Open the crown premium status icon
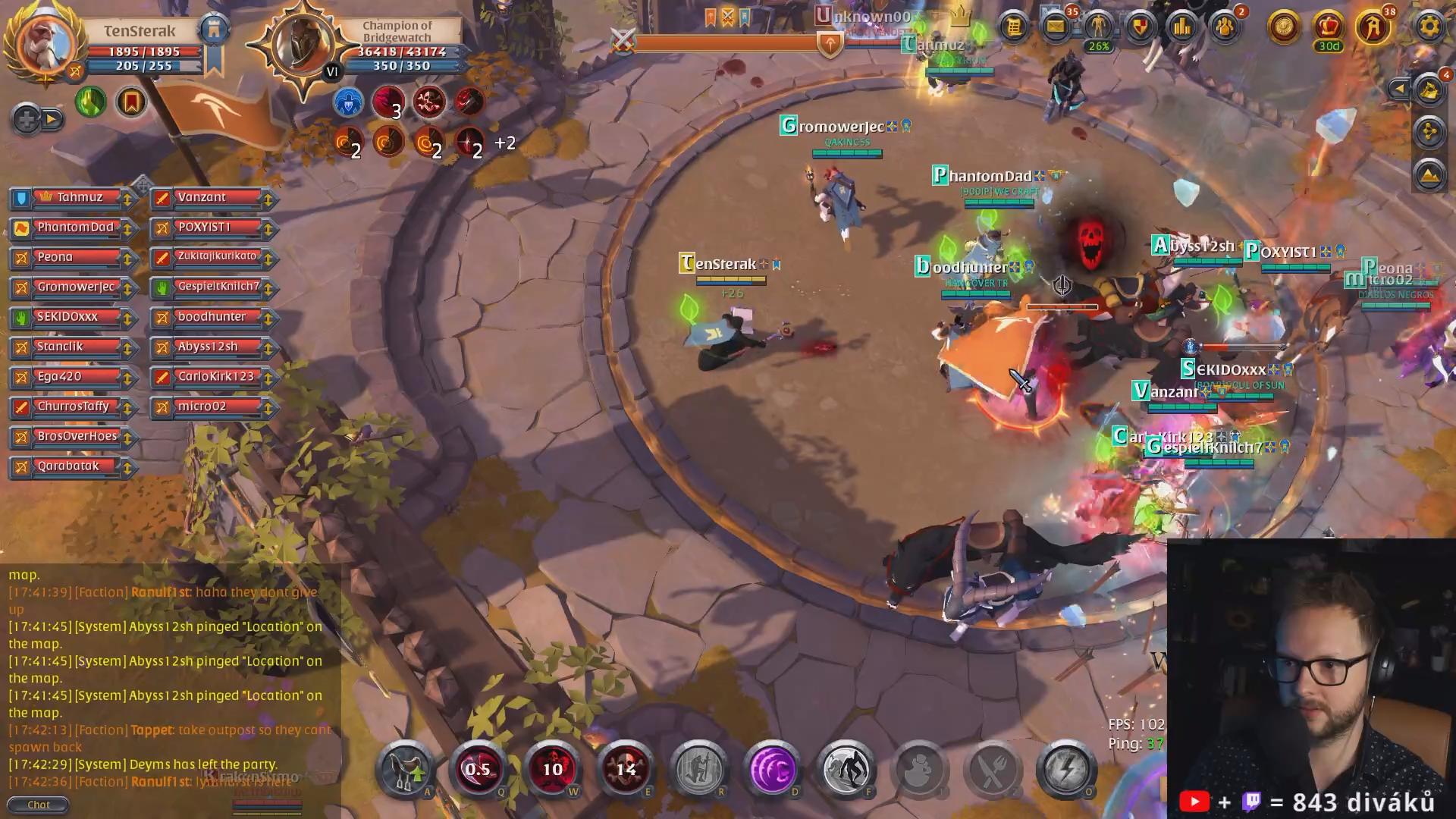 1328,27
